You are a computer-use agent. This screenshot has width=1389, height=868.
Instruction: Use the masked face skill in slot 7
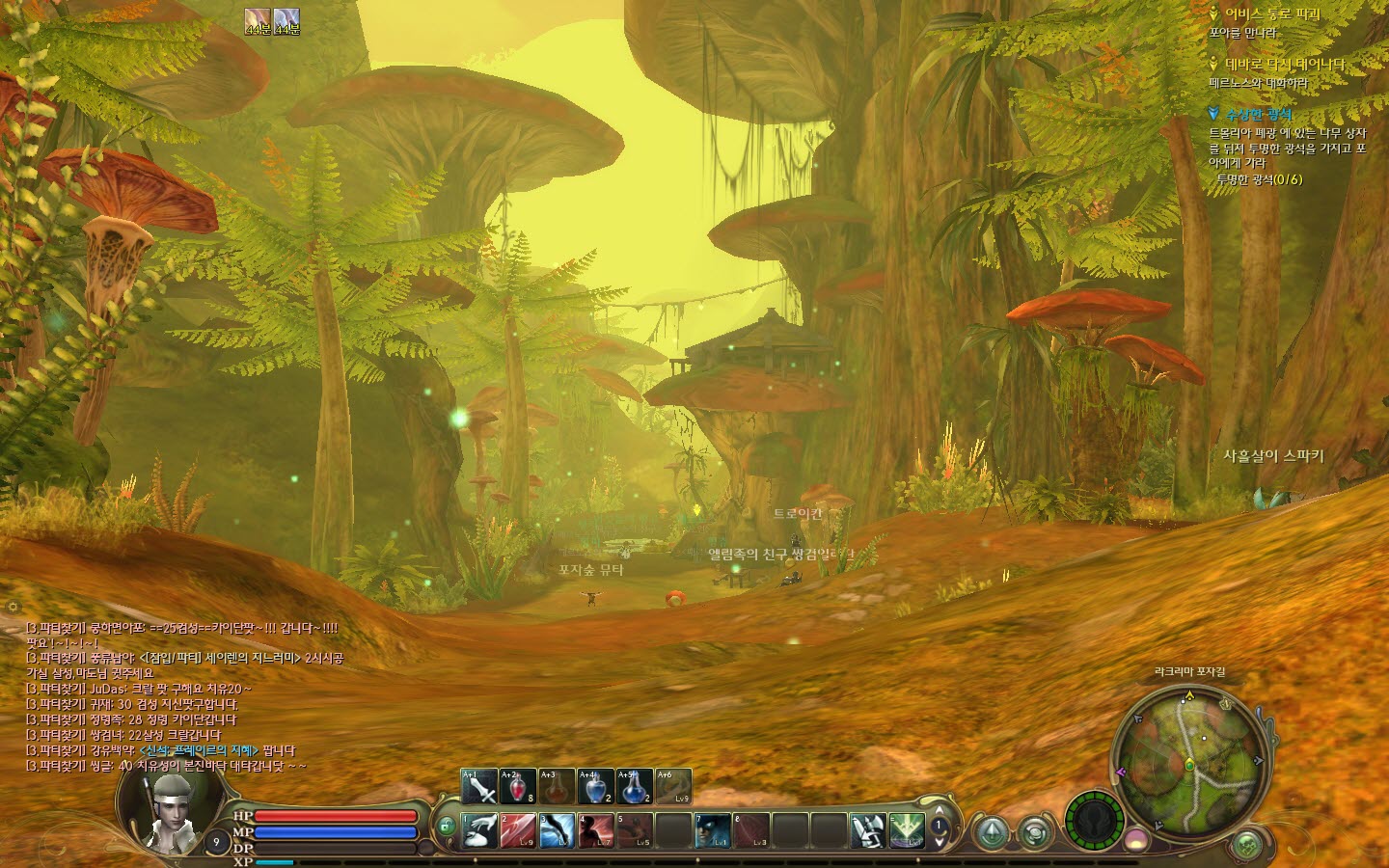coord(713,830)
